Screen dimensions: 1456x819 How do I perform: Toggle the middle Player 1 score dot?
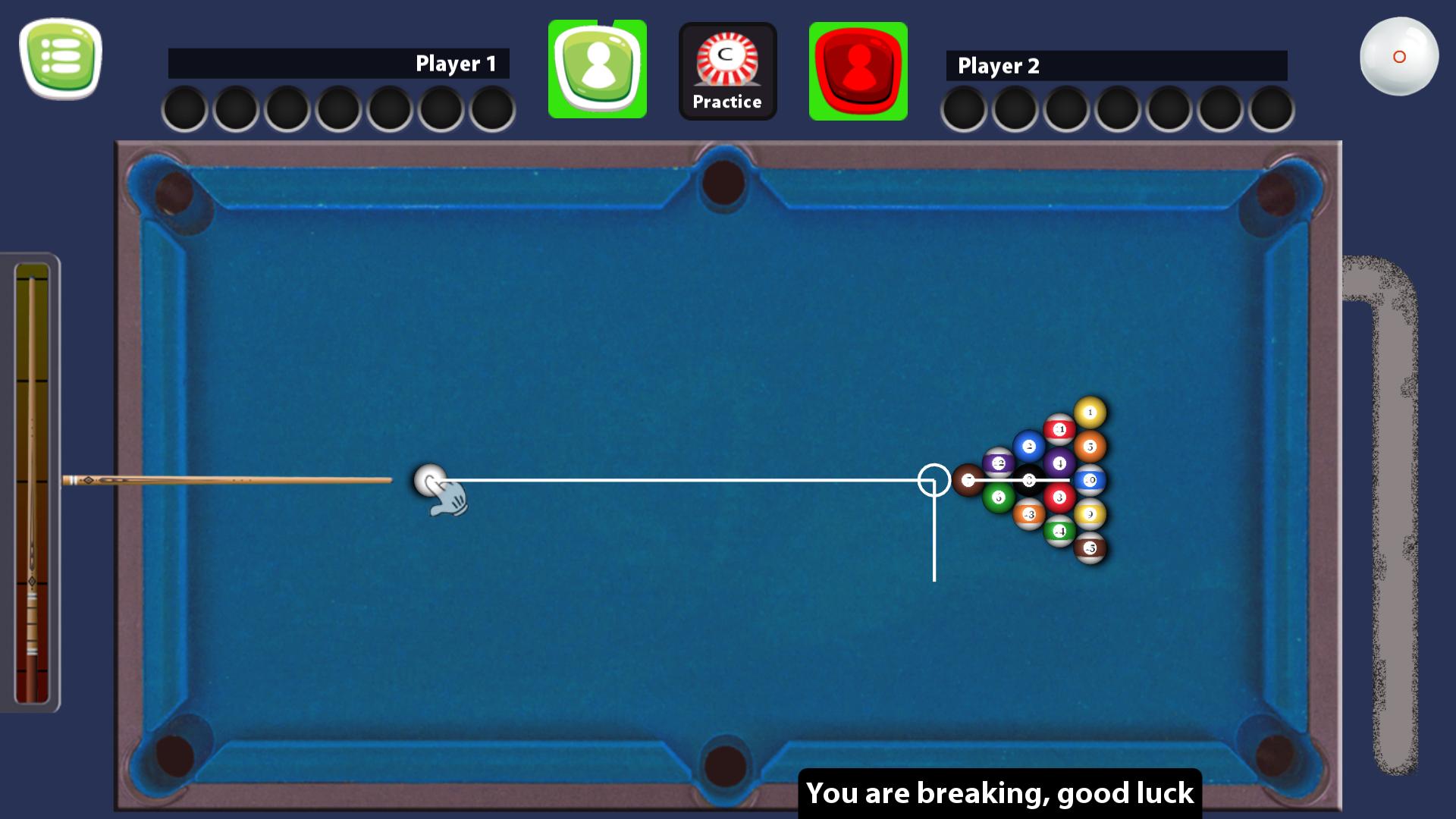click(337, 108)
